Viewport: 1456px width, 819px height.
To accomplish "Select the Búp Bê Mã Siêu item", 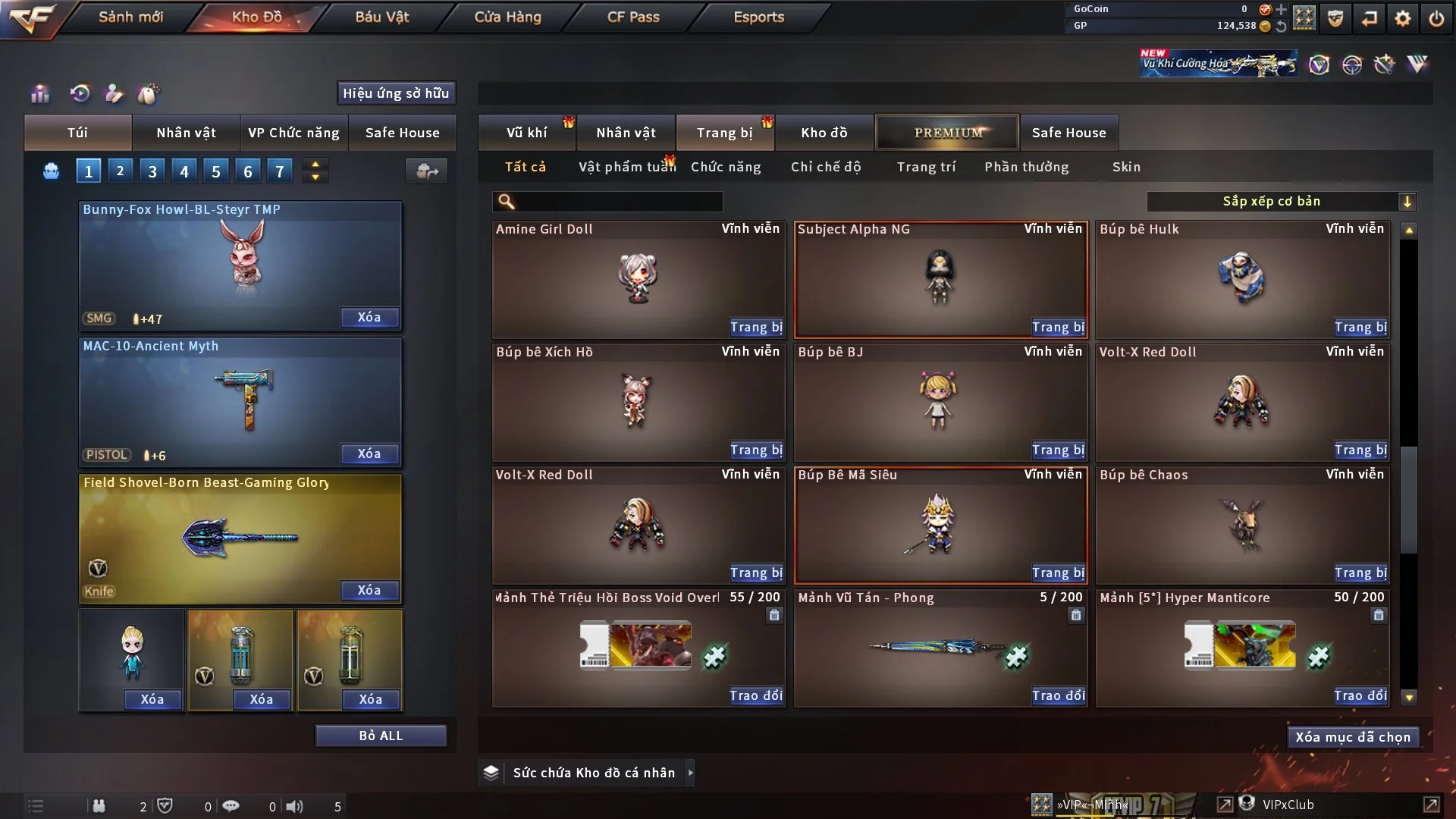I will point(940,525).
